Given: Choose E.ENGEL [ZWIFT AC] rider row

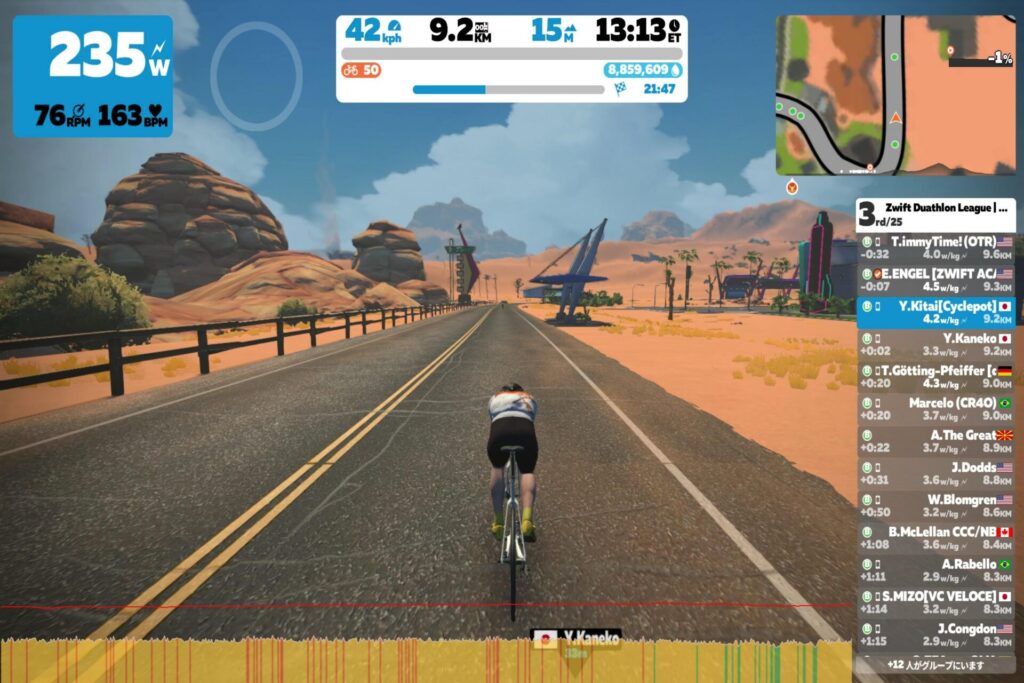Looking at the screenshot, I should 936,279.
